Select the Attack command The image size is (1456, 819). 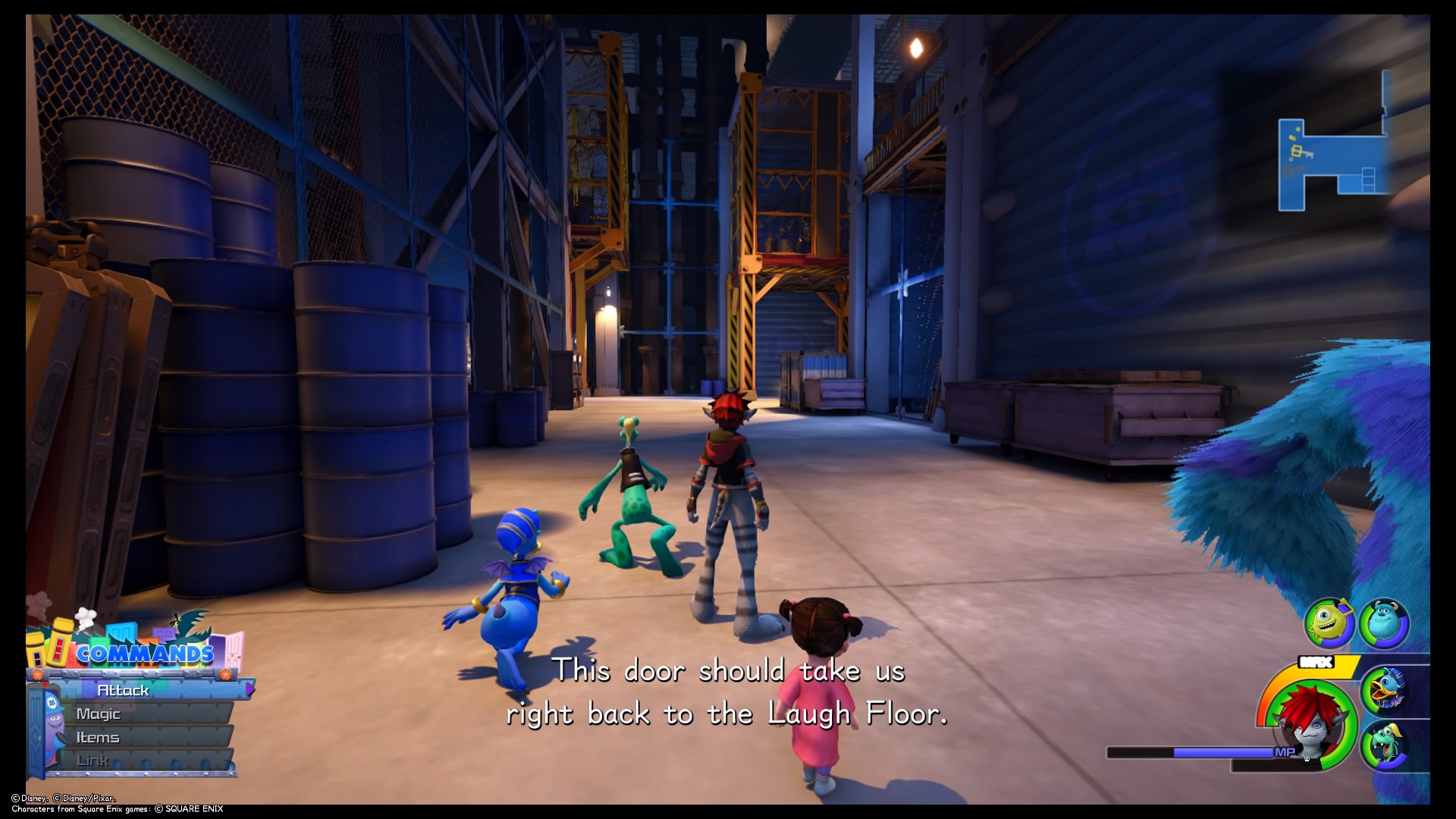[x=123, y=691]
